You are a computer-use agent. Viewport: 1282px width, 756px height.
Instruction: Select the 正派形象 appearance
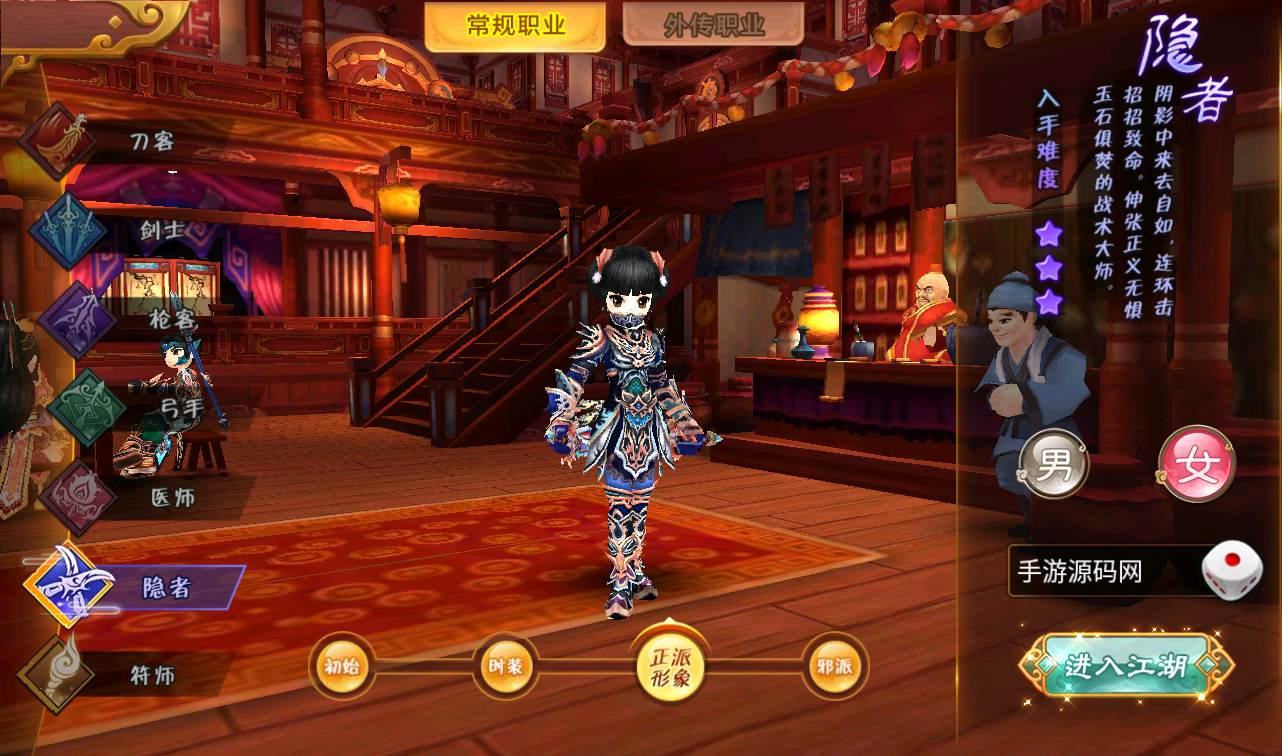670,667
